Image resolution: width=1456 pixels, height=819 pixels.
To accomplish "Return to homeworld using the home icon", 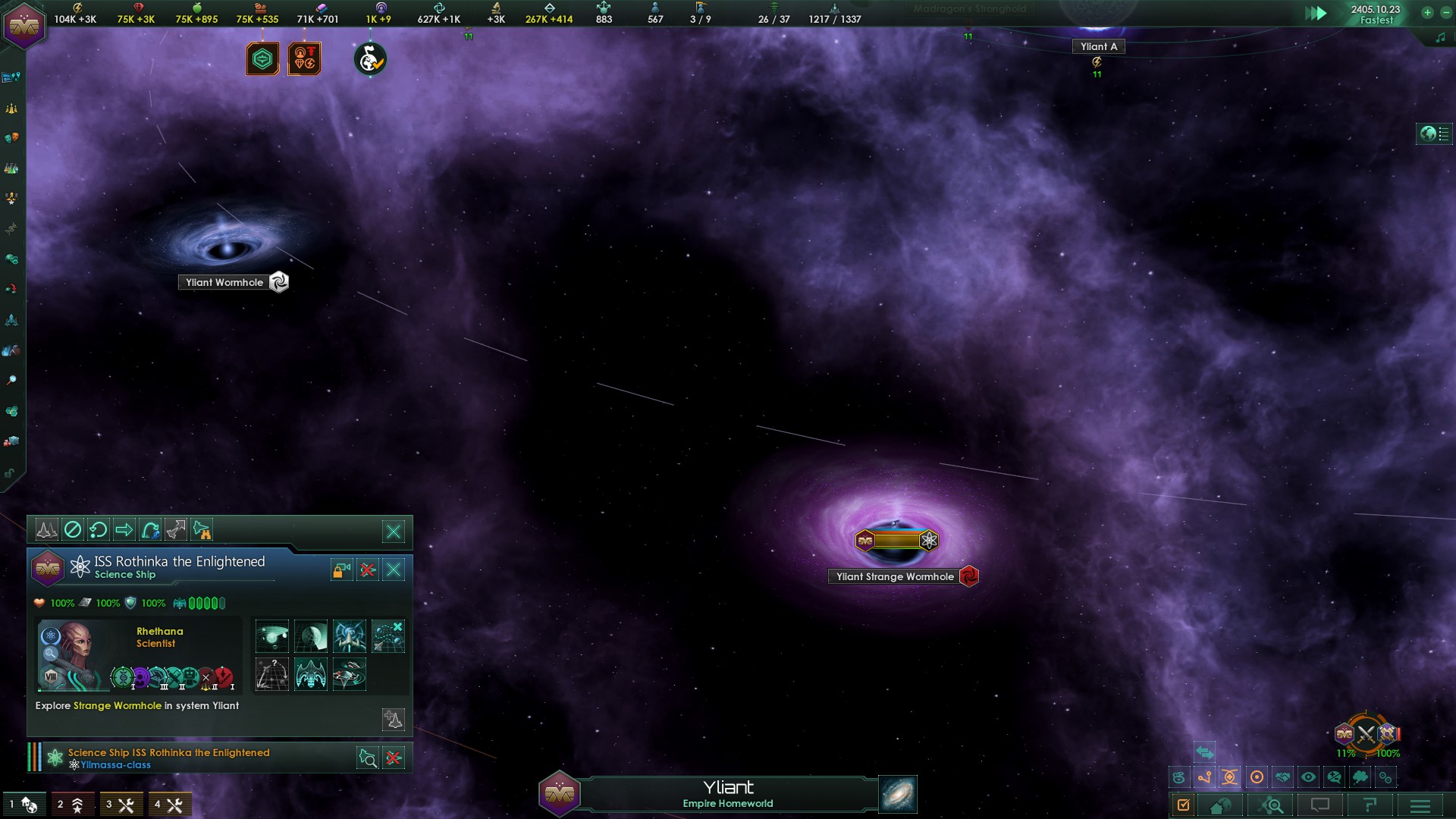I will (x=1220, y=805).
